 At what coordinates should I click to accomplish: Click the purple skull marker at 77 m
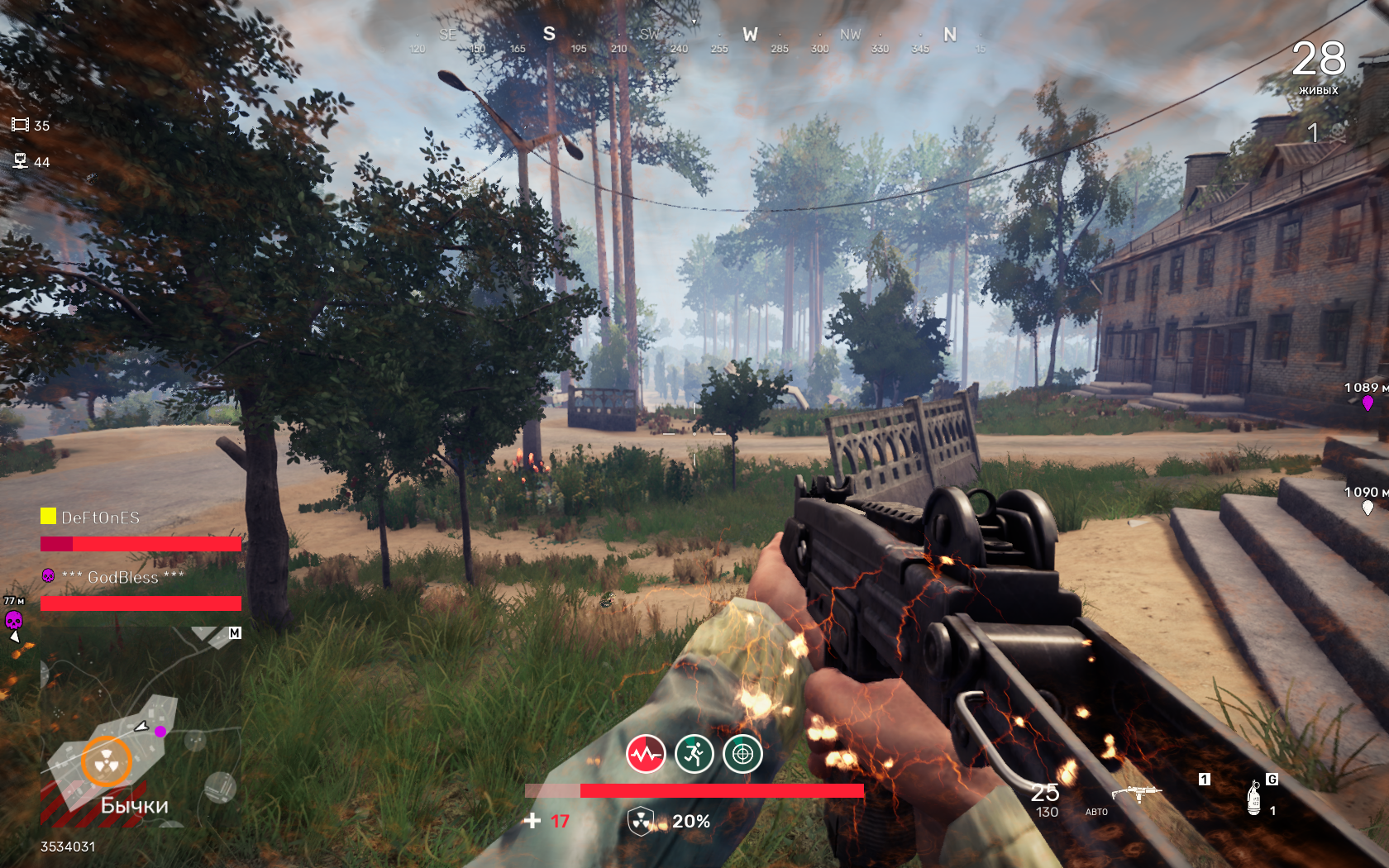pyautogui.click(x=14, y=620)
